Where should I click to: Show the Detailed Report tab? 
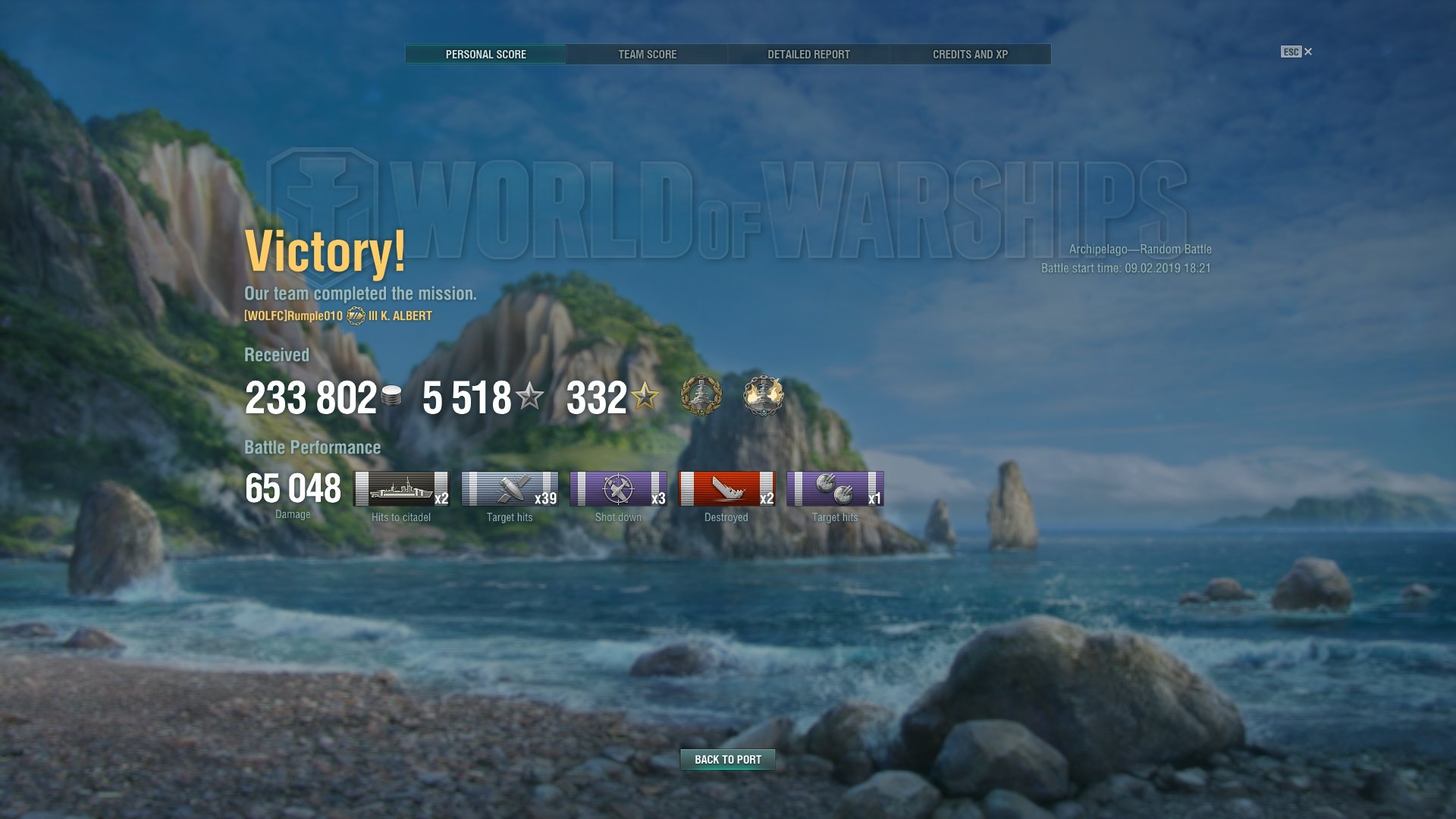pyautogui.click(x=808, y=55)
